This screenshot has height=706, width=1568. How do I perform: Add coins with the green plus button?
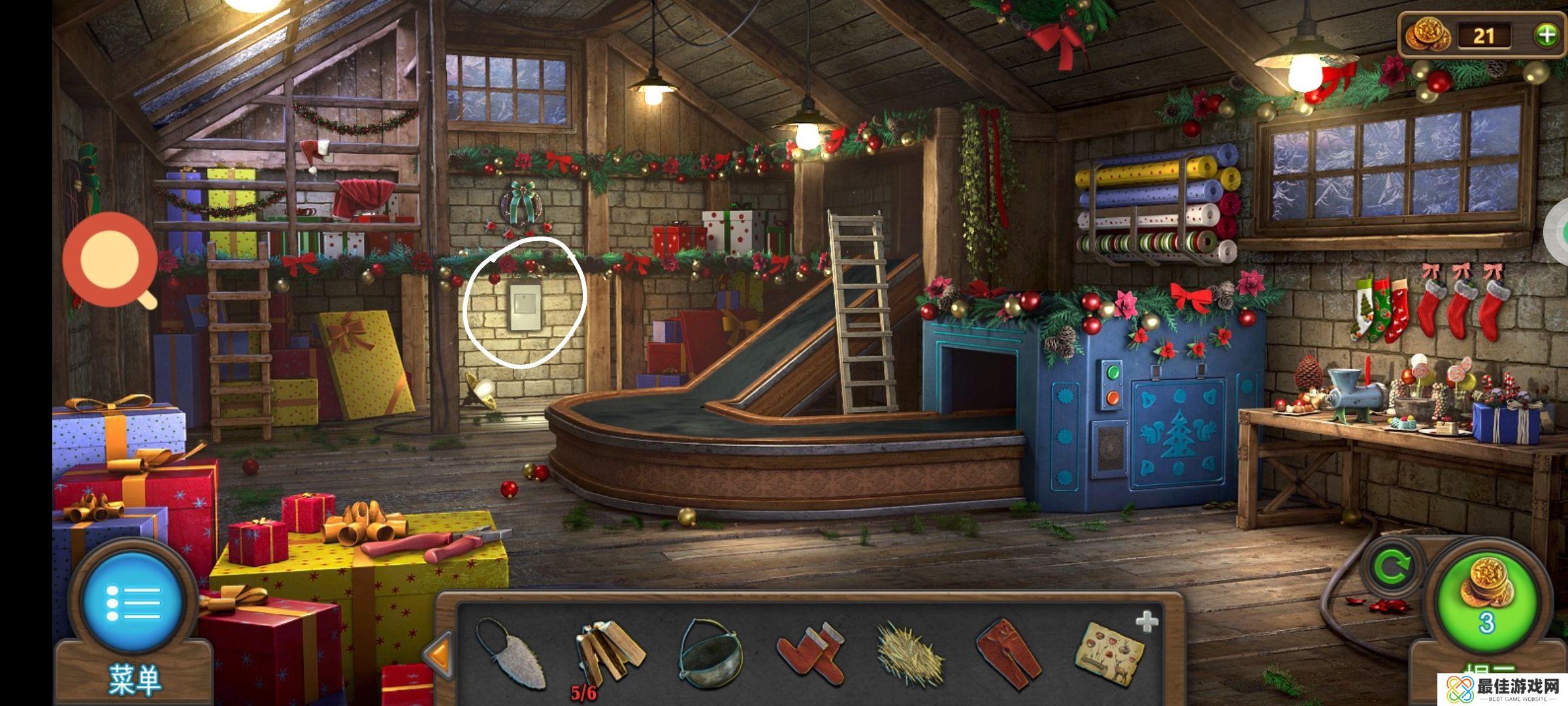tap(1546, 35)
